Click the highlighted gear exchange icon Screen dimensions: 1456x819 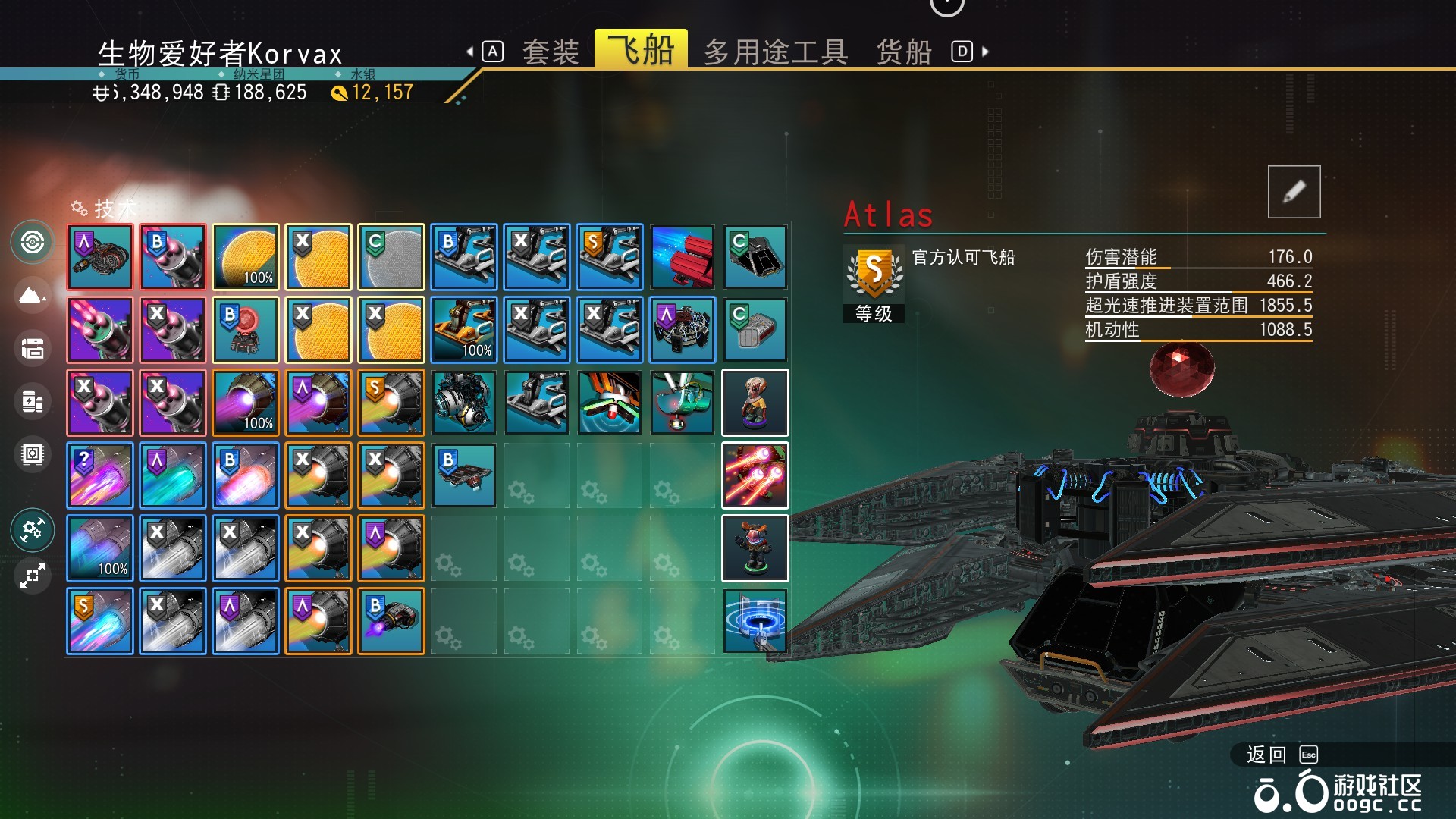pos(32,531)
